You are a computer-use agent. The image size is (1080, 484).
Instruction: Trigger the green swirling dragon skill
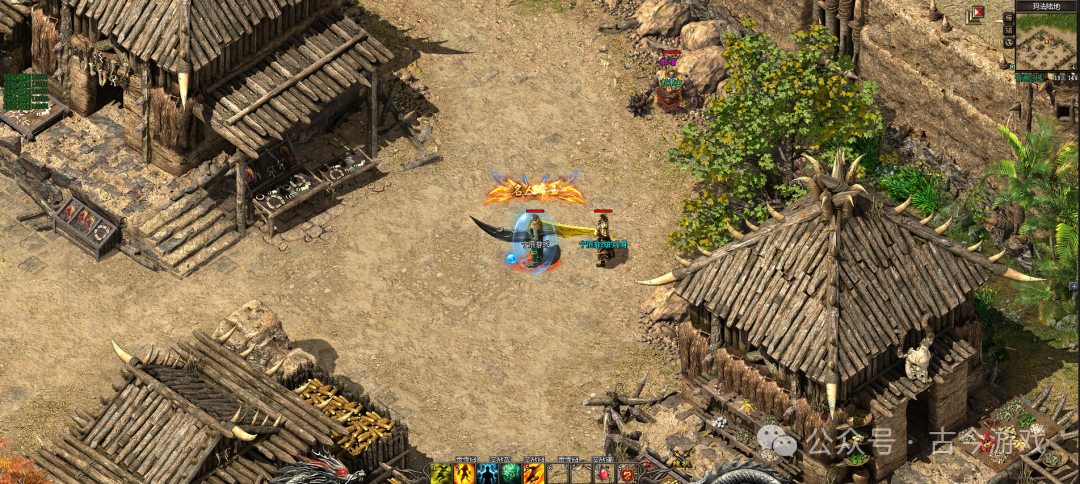[x=510, y=474]
